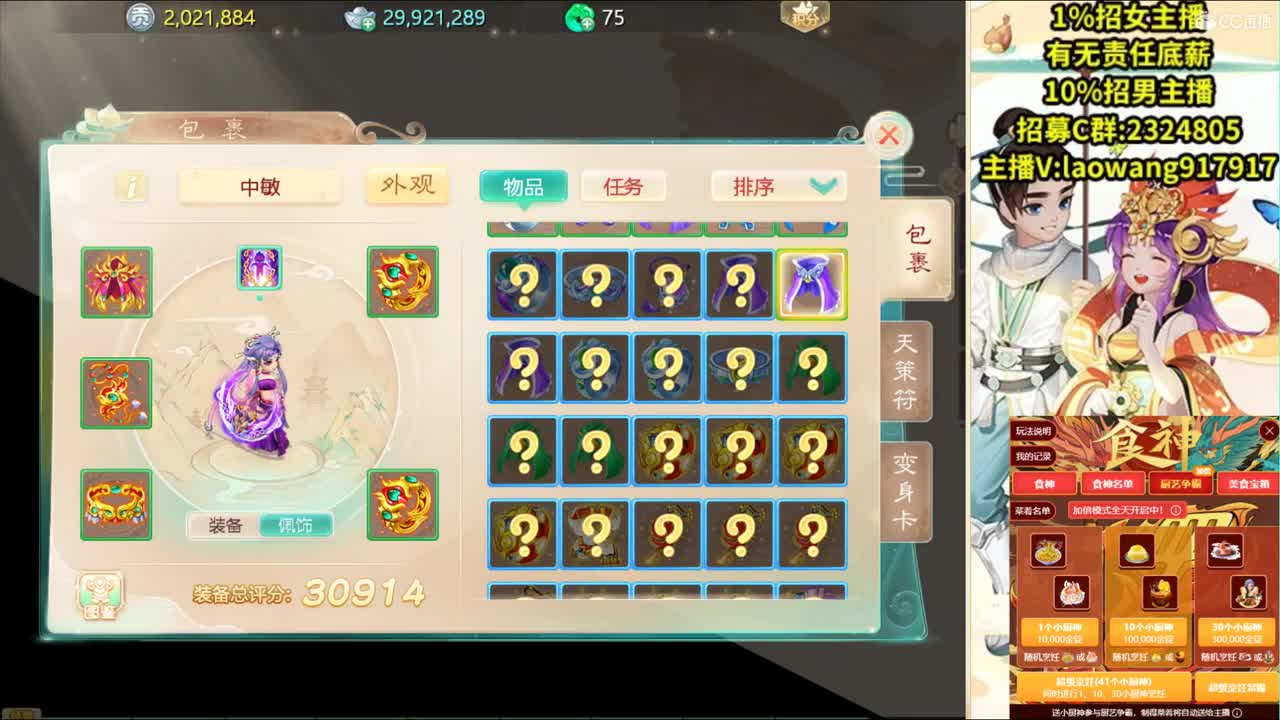Image resolution: width=1280 pixels, height=720 pixels.
Task: Click the 外观 appearance button
Action: (x=407, y=186)
